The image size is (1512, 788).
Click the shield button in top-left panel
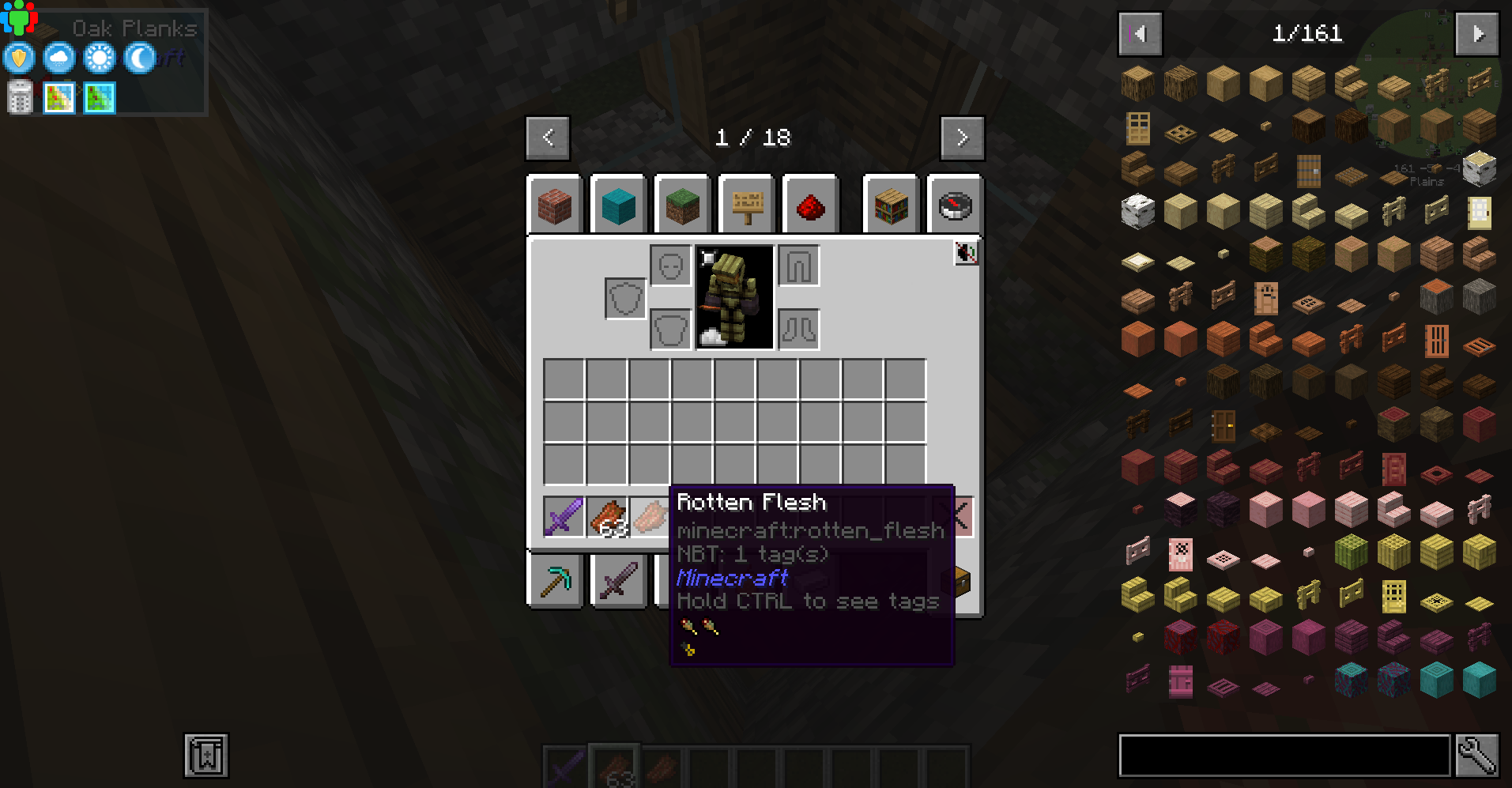18,58
